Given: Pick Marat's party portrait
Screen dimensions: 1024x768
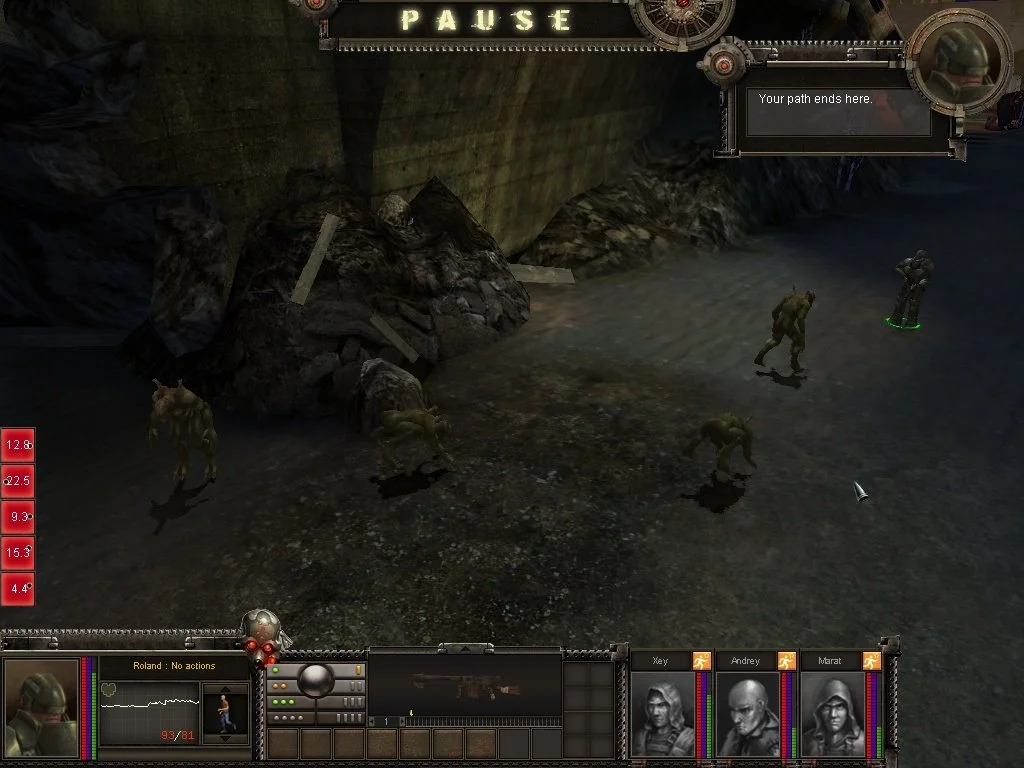Looking at the screenshot, I should coord(831,714).
